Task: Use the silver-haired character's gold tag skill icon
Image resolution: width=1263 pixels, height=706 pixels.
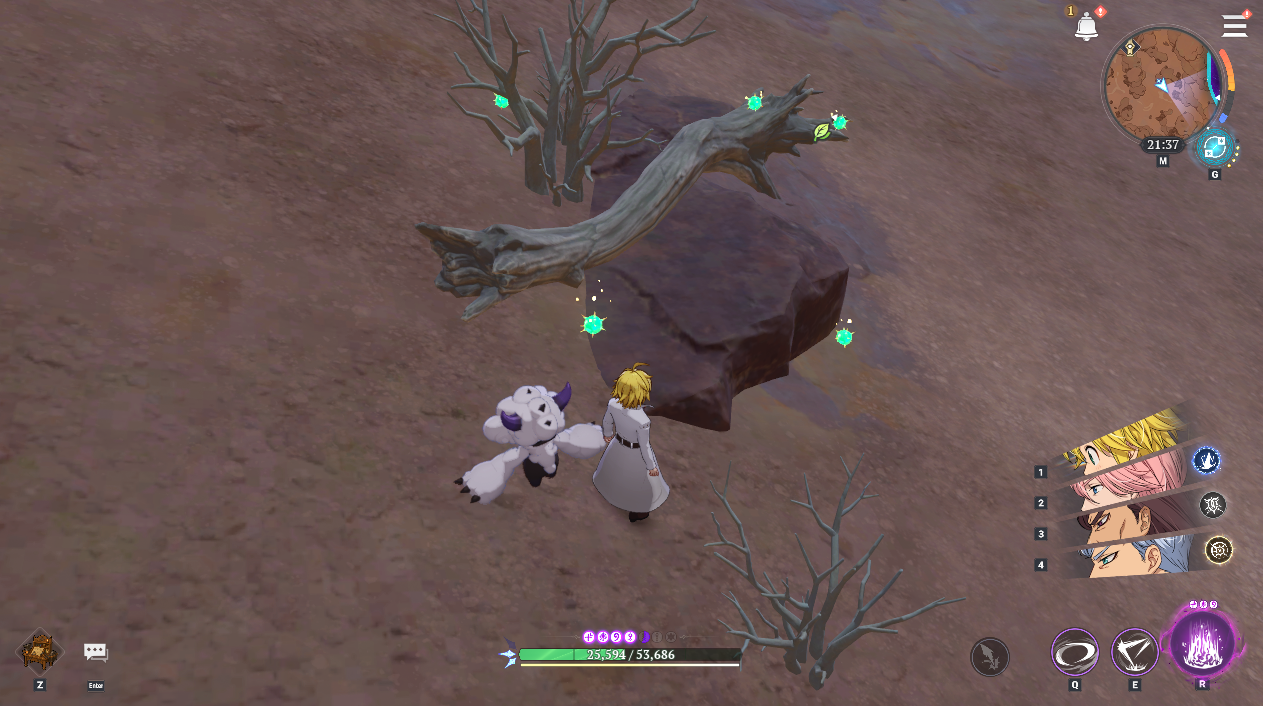Action: point(1218,549)
